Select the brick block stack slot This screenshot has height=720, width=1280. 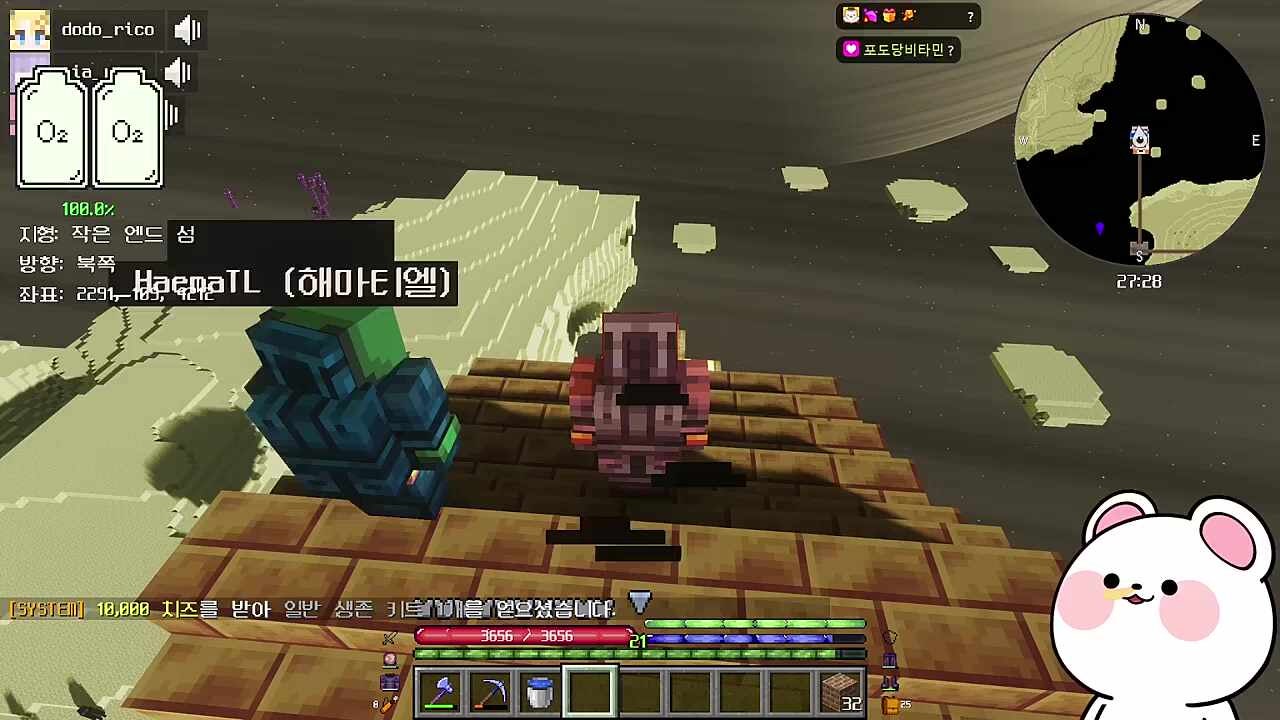(x=840, y=691)
